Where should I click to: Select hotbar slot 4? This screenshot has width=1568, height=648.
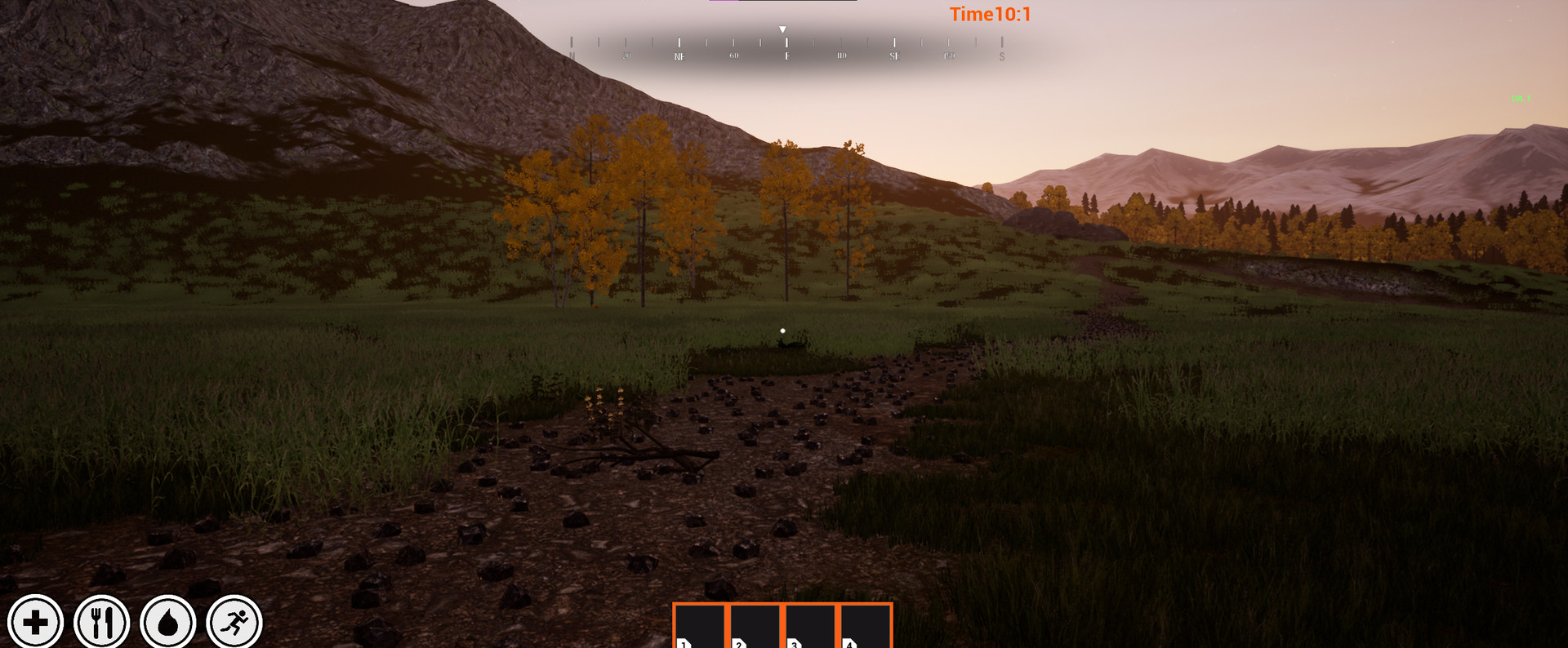click(866, 628)
